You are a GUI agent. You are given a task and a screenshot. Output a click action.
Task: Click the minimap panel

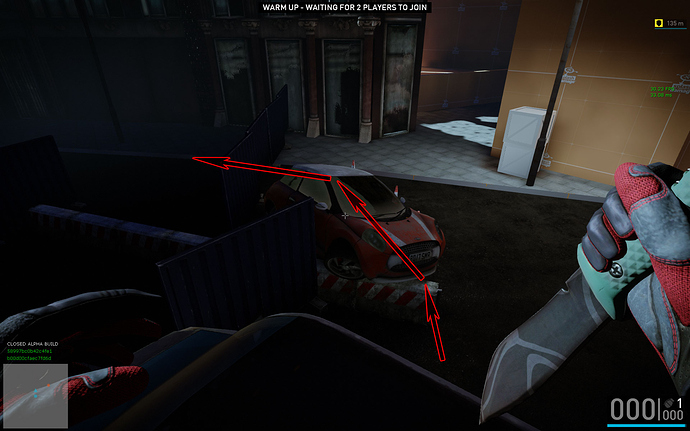[35, 396]
